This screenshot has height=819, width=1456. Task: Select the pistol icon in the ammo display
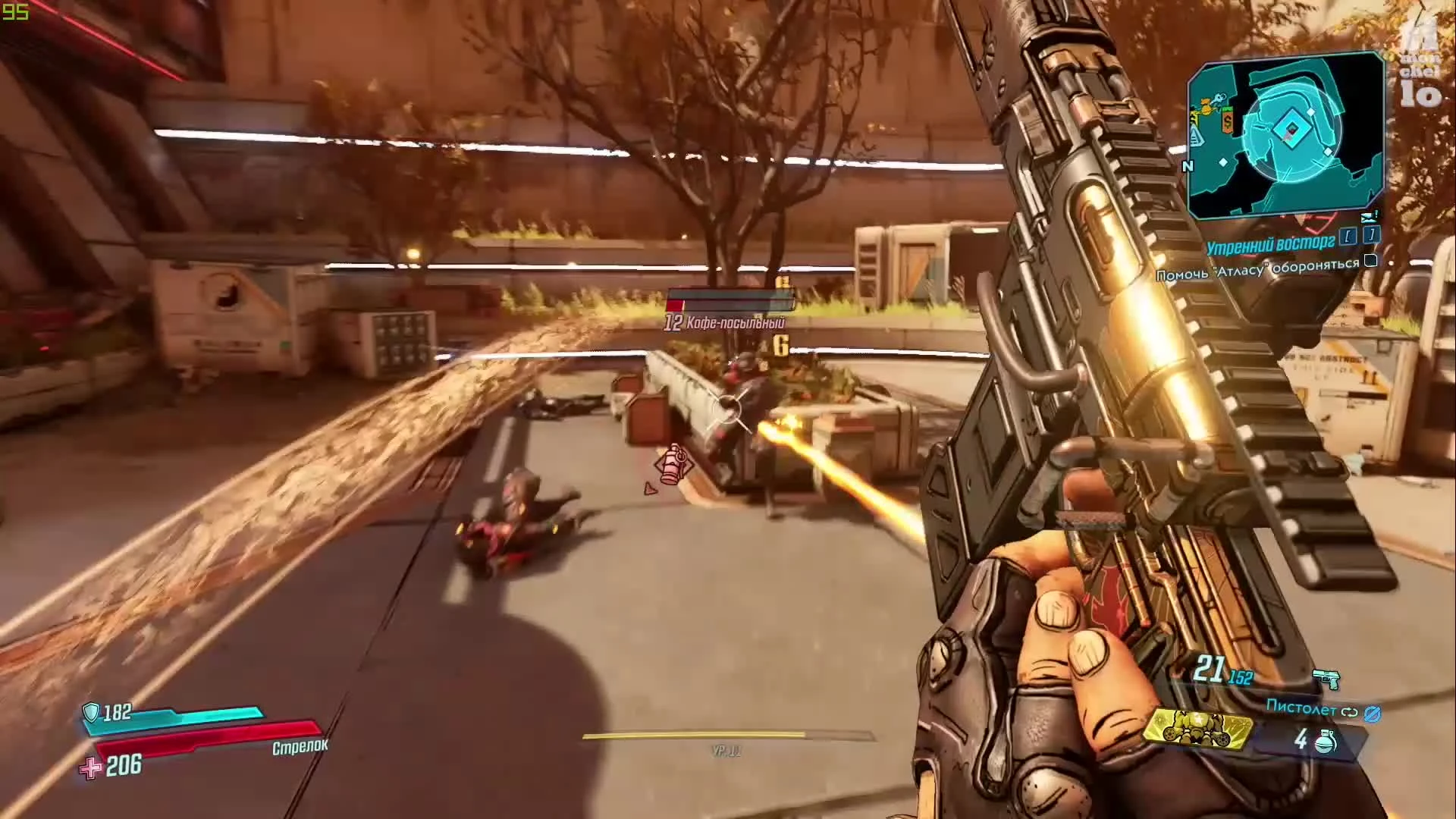(1326, 679)
